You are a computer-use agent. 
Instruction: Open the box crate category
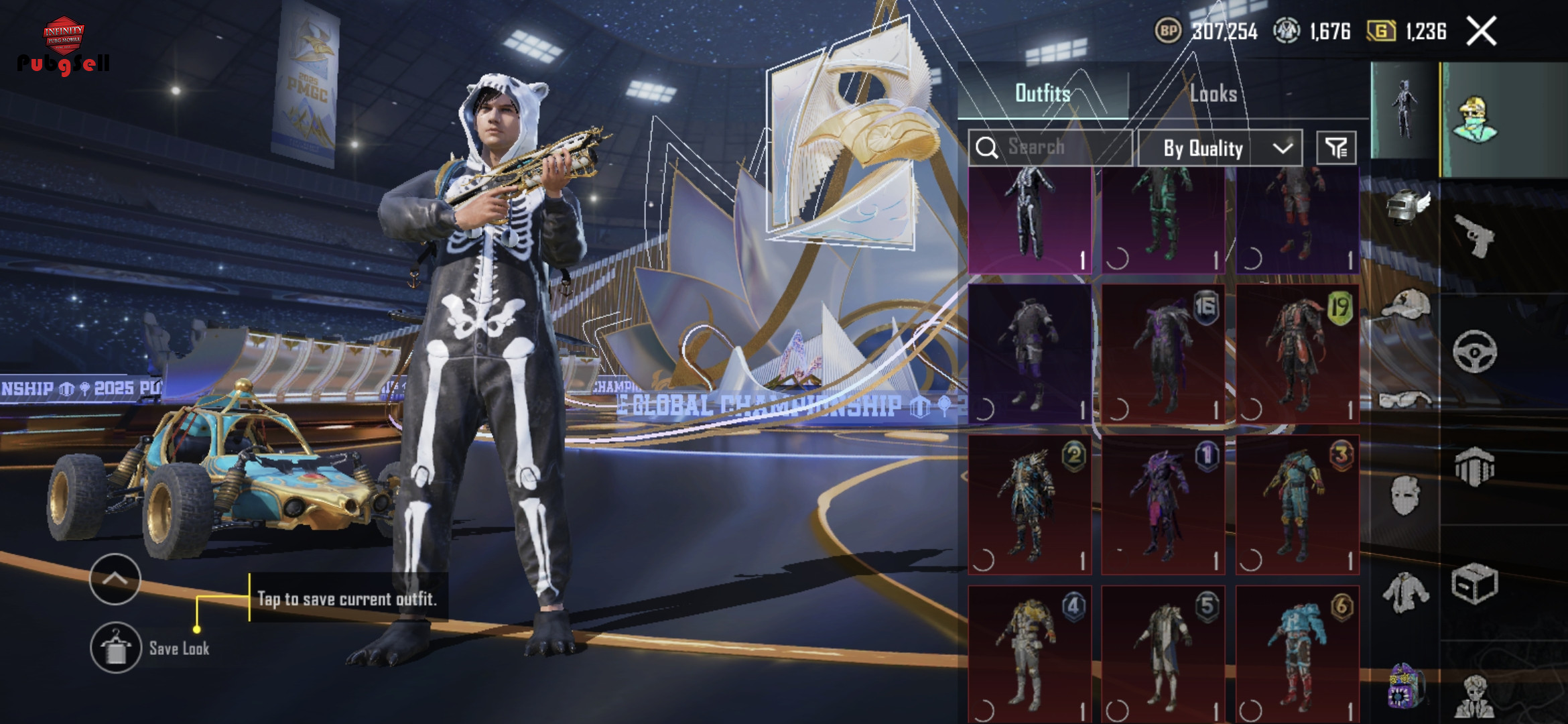pyautogui.click(x=1474, y=585)
